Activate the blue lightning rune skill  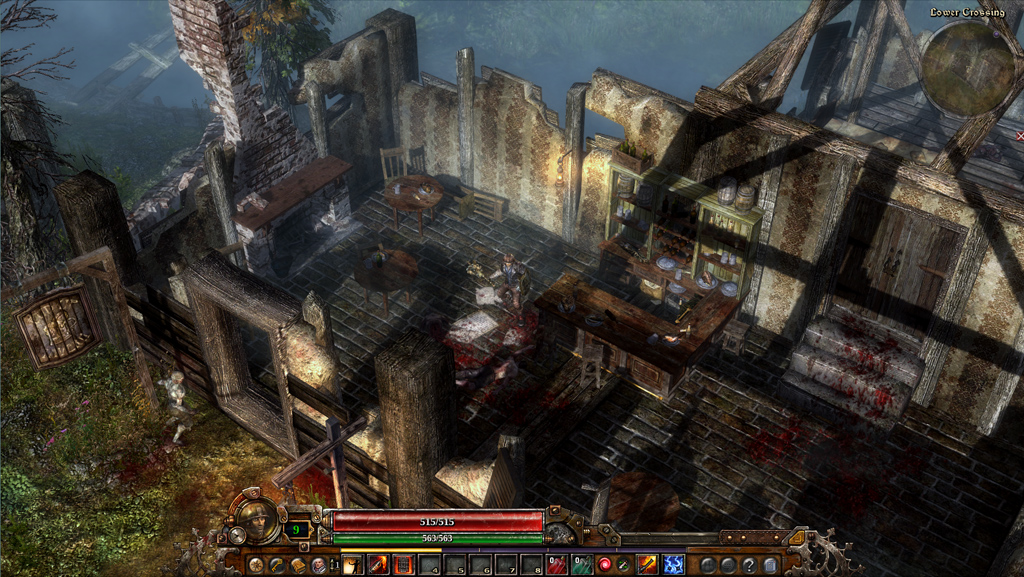[673, 565]
